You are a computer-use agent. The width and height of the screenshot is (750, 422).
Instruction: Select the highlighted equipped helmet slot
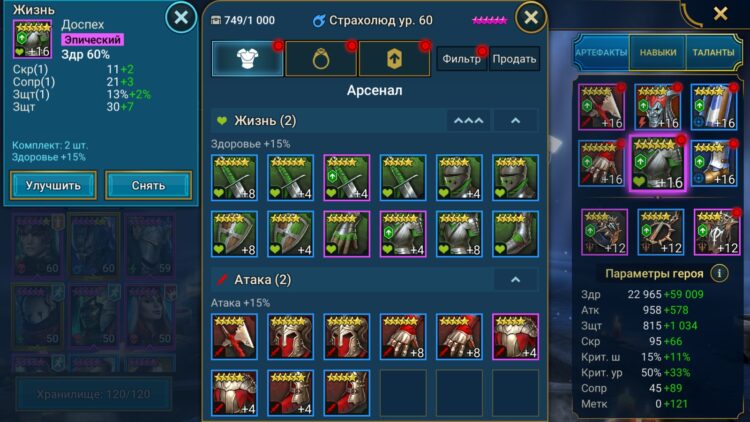point(656,161)
